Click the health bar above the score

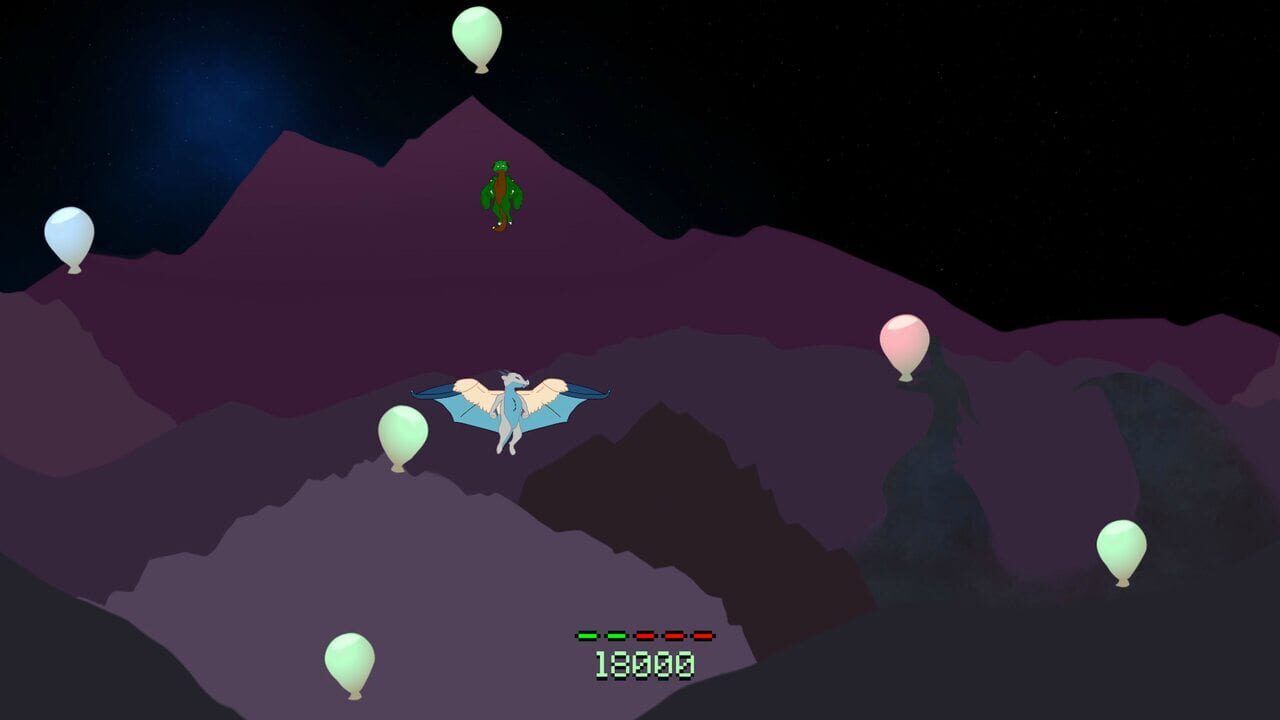point(645,636)
